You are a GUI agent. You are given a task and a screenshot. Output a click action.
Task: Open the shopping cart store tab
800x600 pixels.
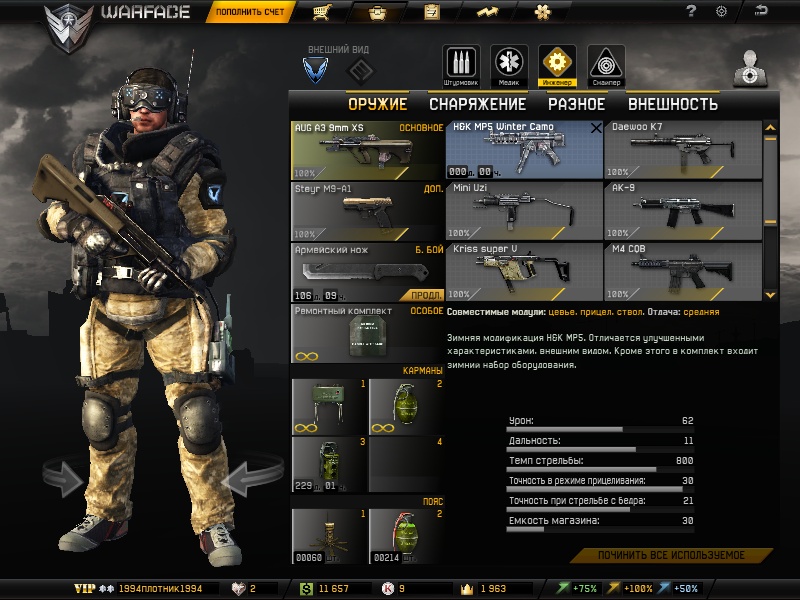[x=323, y=13]
